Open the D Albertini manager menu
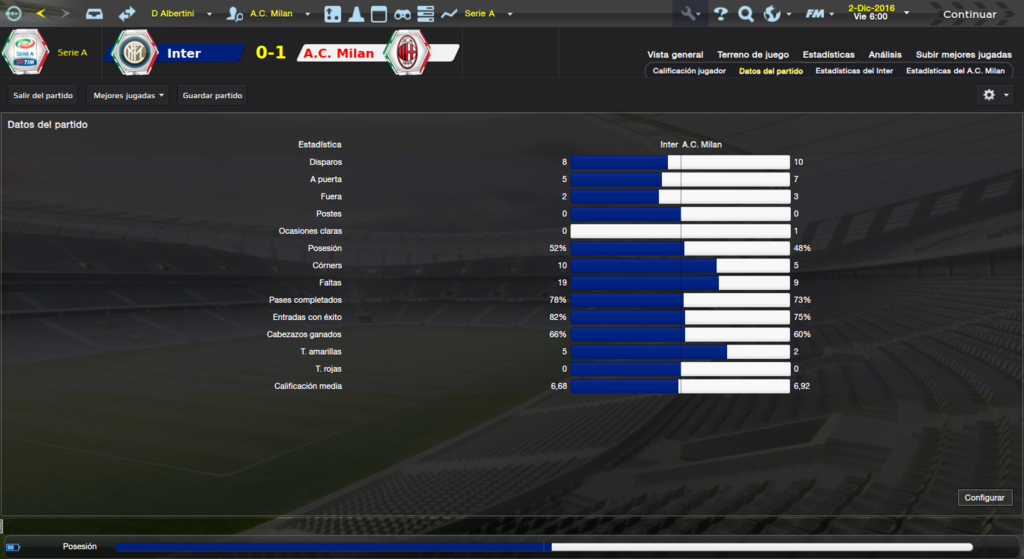 click(x=181, y=14)
